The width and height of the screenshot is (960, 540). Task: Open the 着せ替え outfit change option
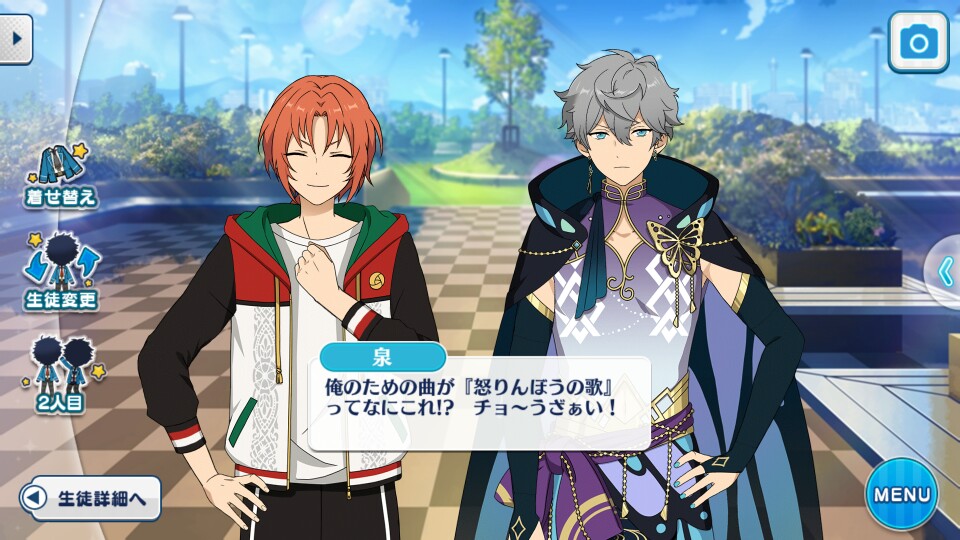pyautogui.click(x=62, y=174)
